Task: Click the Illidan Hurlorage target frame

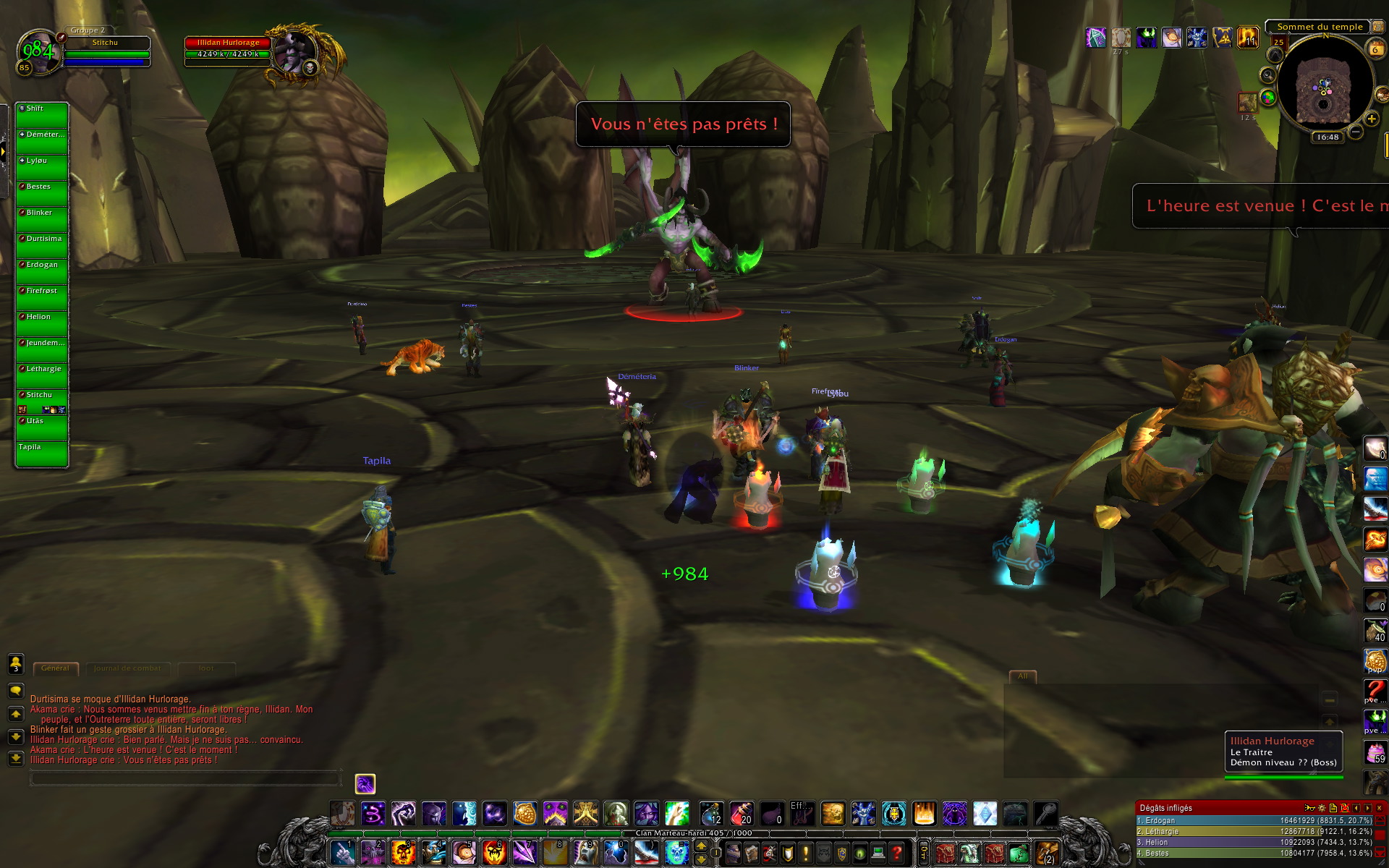Action: tap(228, 48)
